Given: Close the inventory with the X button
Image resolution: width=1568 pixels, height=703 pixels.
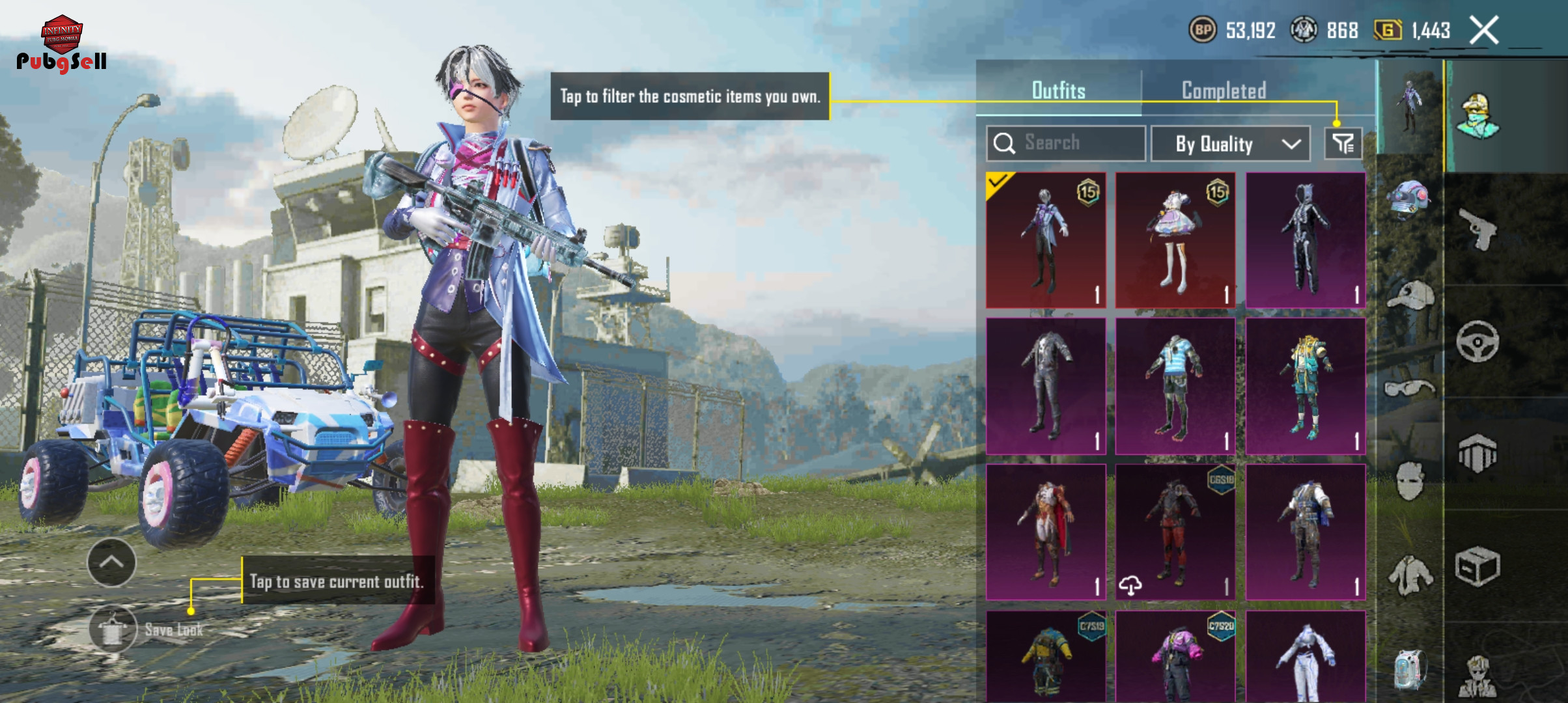Looking at the screenshot, I should tap(1484, 31).
